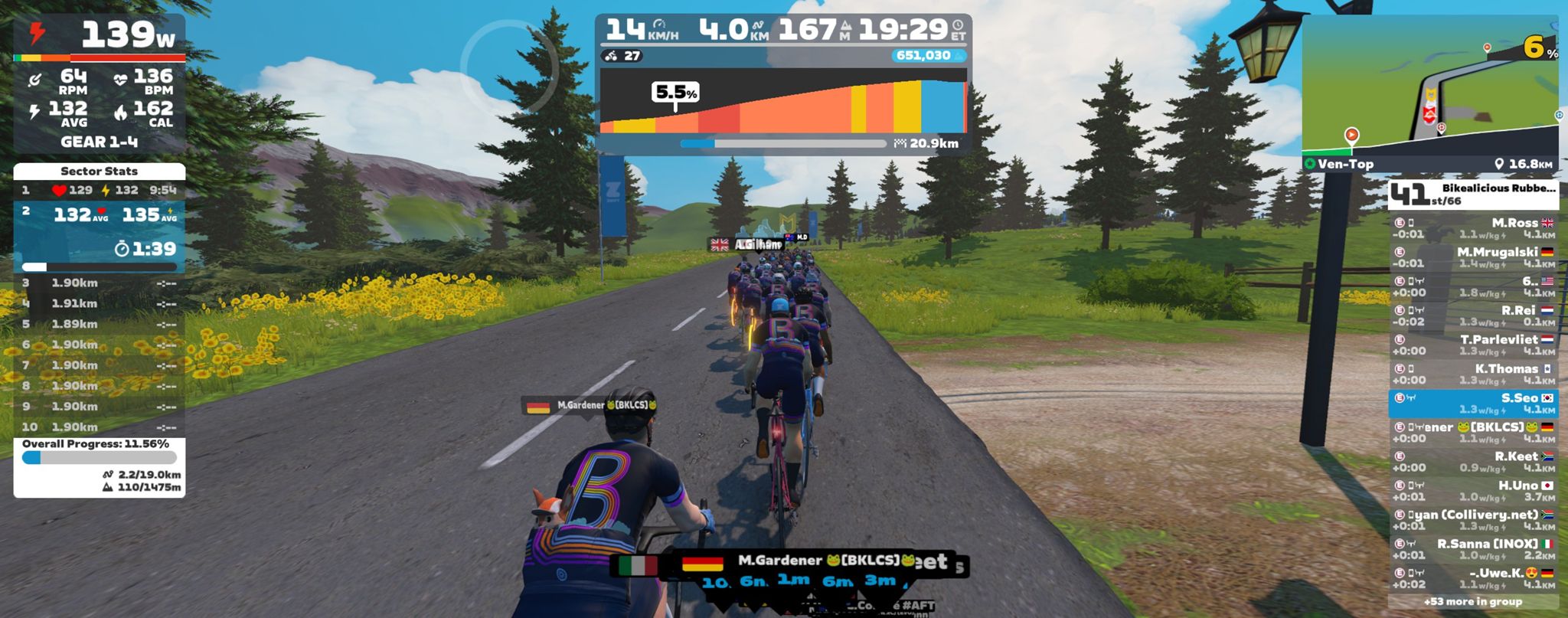Select rider R.Rei in the list

1472,316
